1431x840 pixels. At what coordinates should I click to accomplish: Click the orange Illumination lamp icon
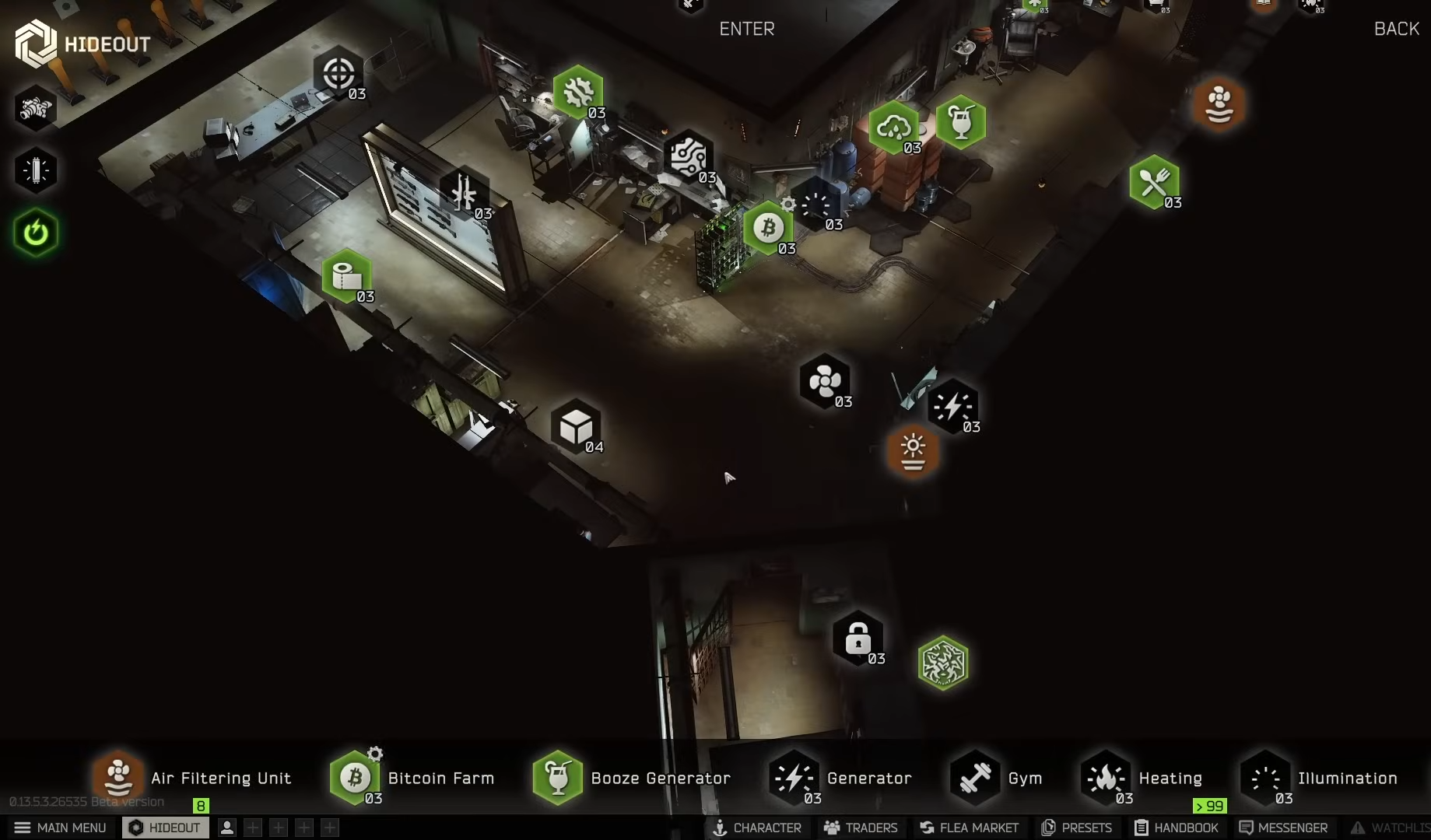tap(913, 452)
